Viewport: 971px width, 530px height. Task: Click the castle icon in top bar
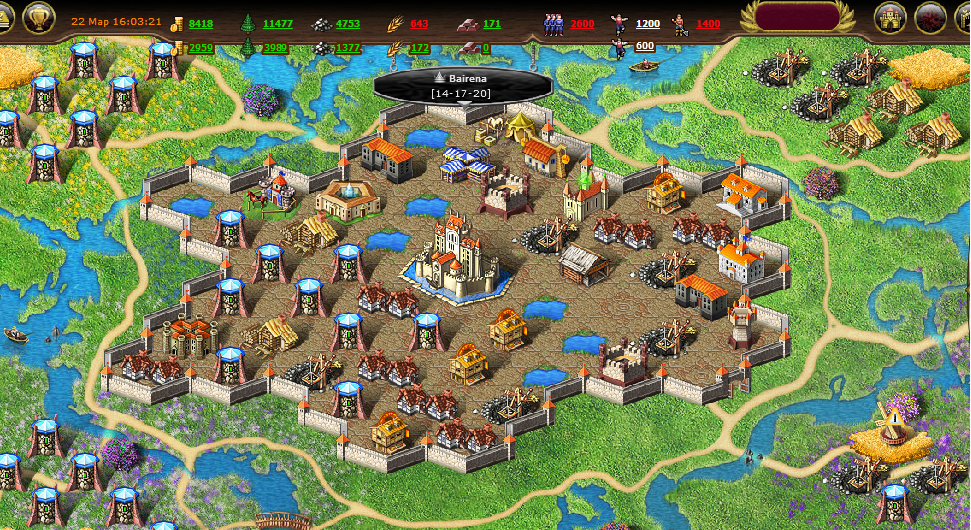pos(890,17)
